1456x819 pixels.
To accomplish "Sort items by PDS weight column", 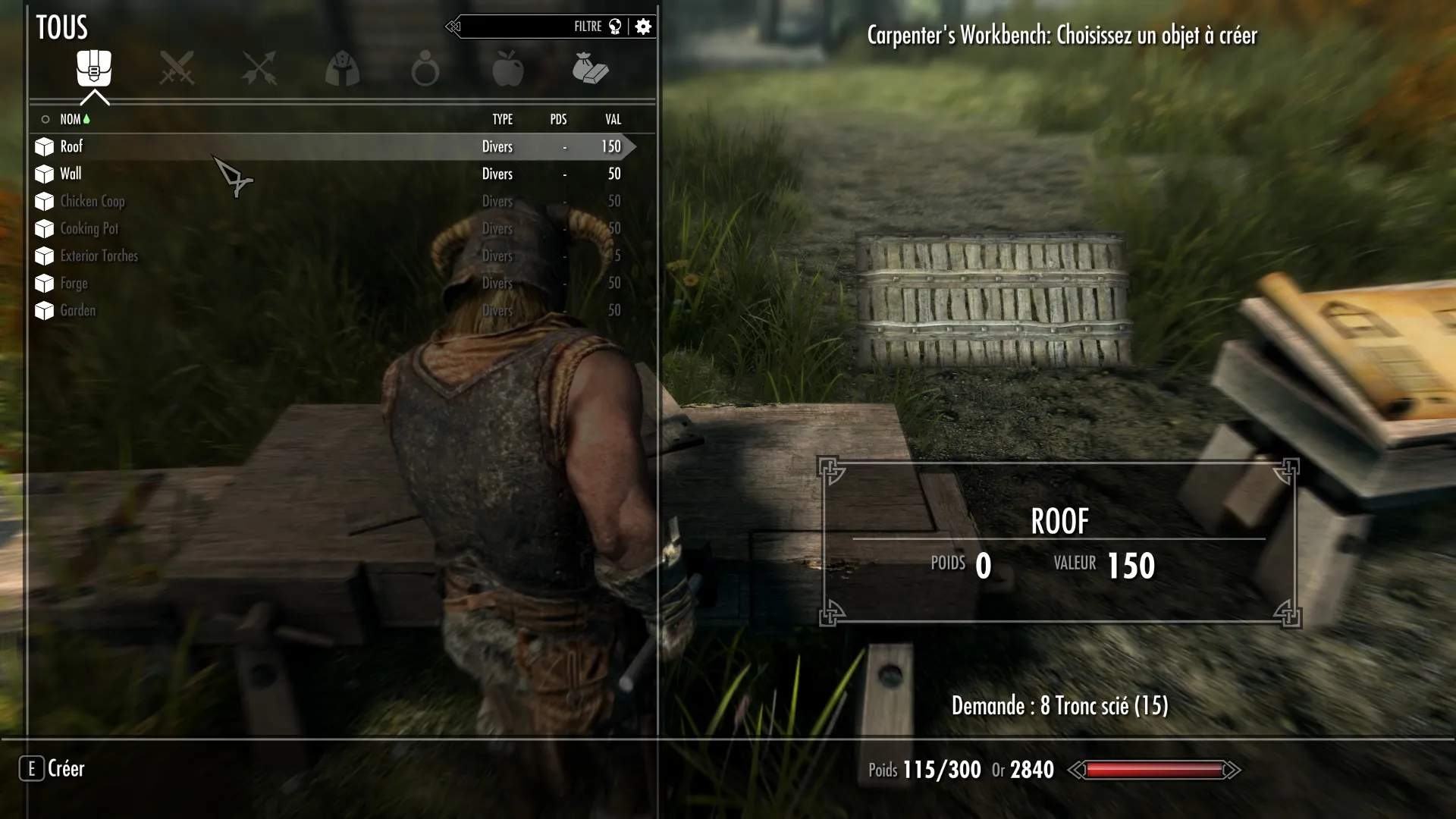I will click(x=558, y=119).
